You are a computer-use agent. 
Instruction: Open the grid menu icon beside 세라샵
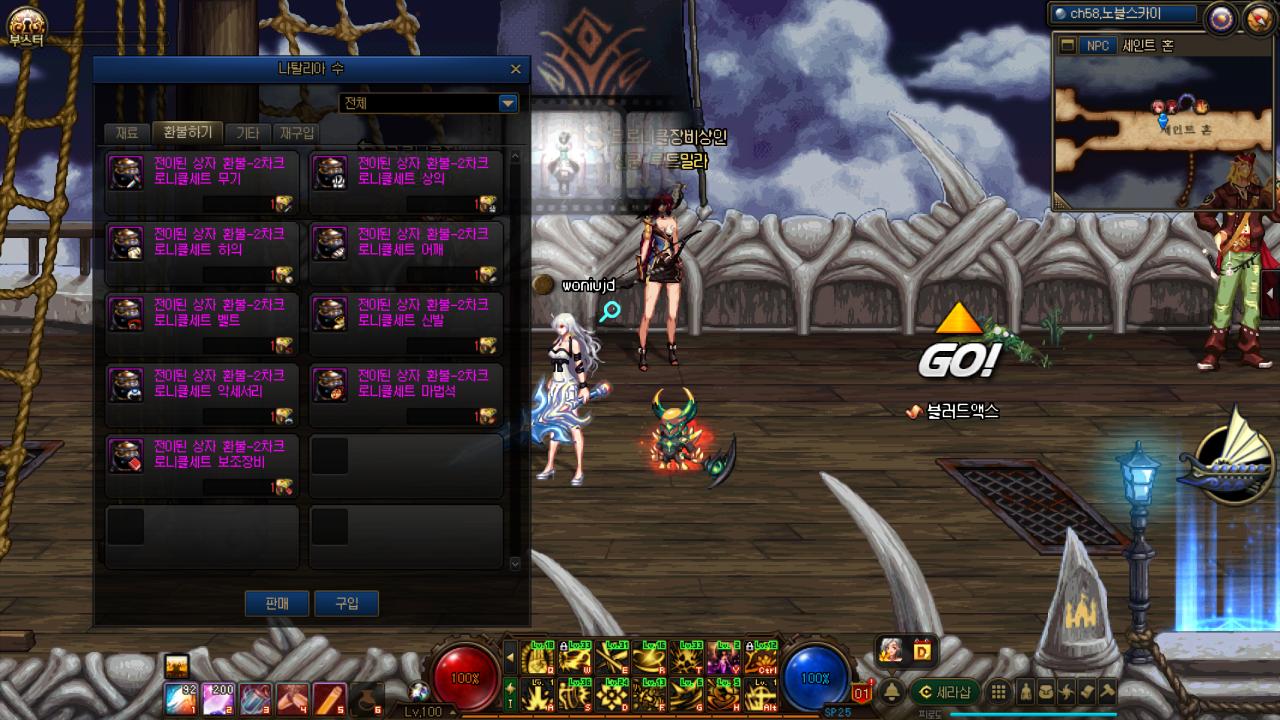(998, 692)
